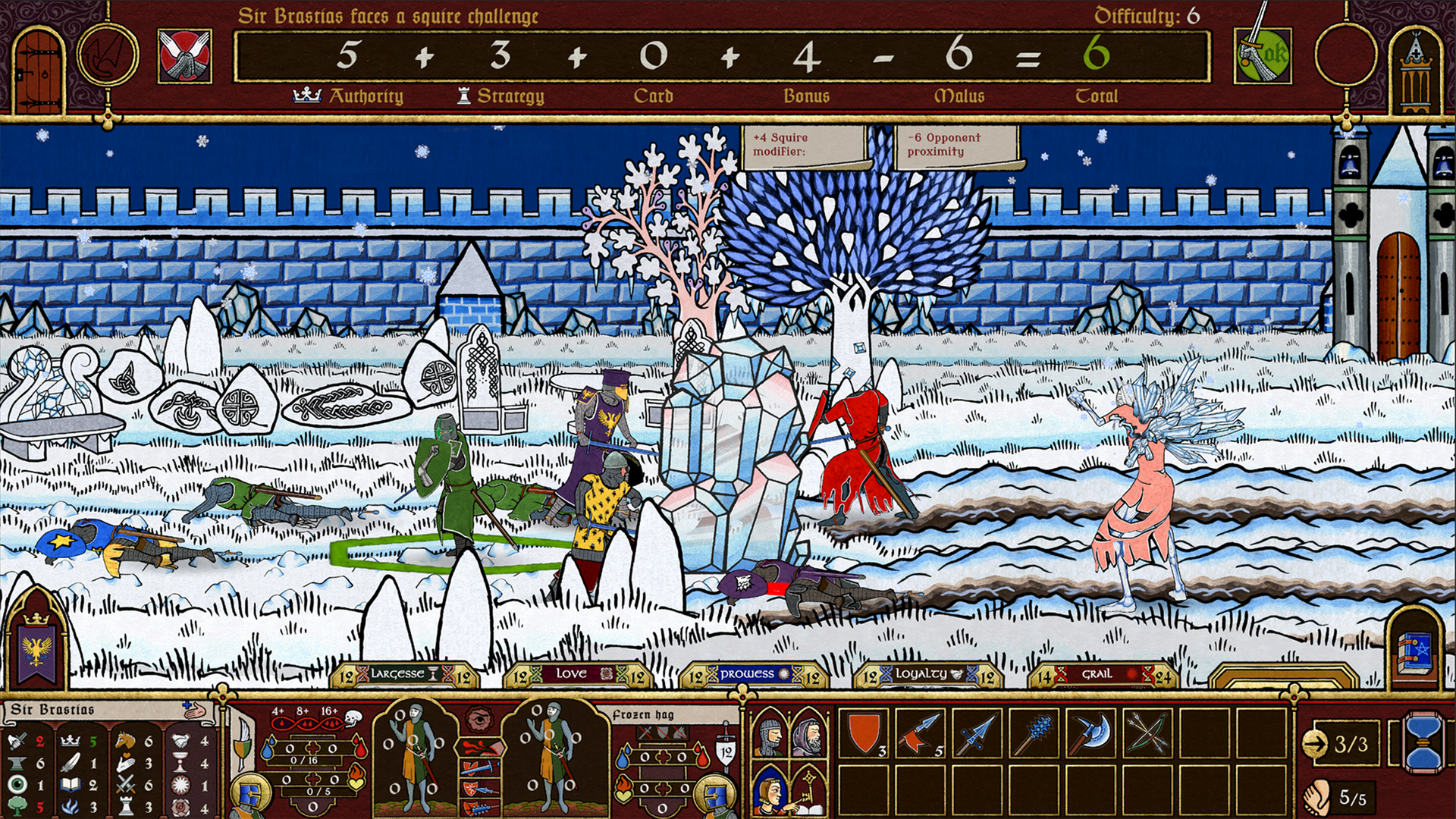Select the bow and arrows slot
This screenshot has width=1456, height=819.
[1148, 733]
